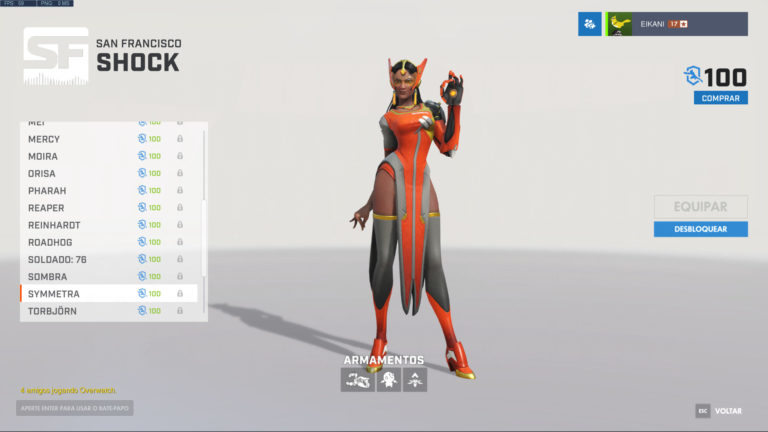Click the chat input box
Viewport: 768px width, 432px height.
75,408
